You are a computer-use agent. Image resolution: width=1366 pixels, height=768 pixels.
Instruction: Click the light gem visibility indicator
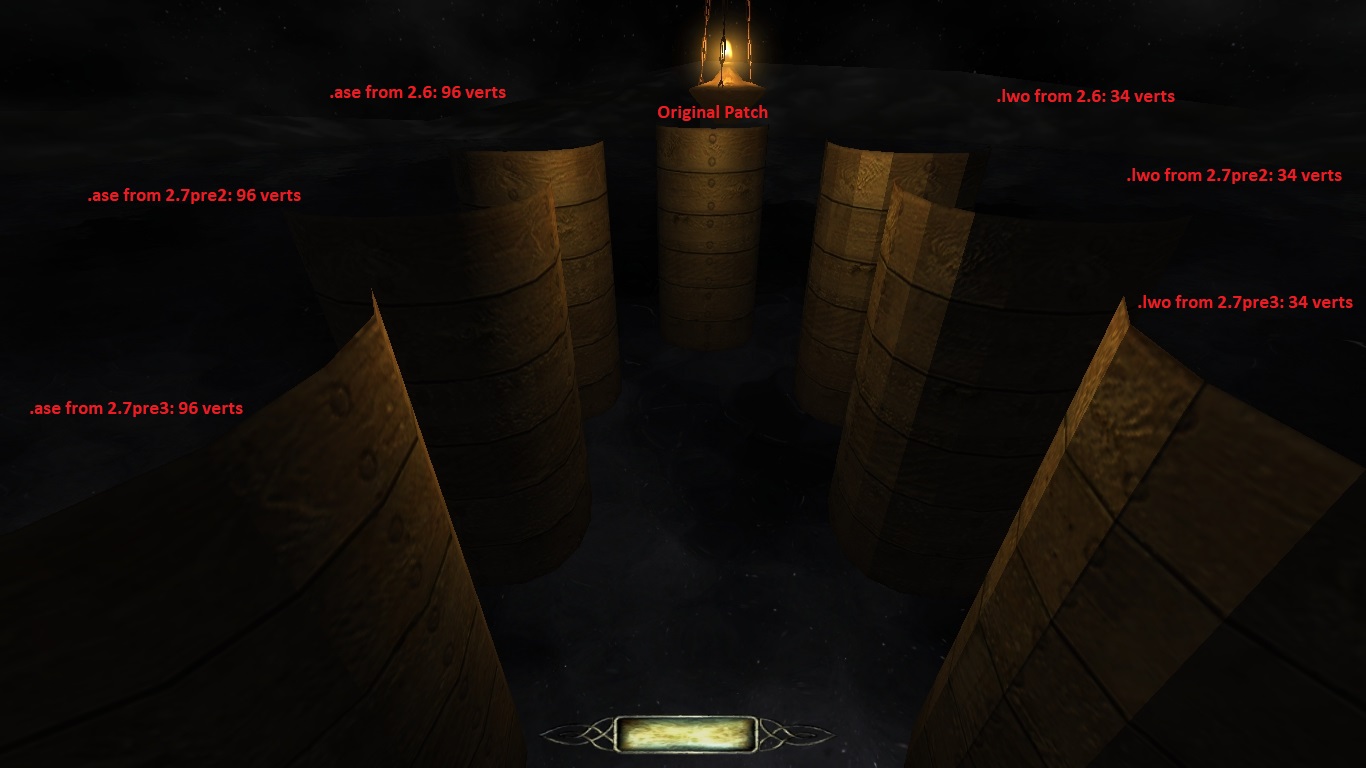(685, 734)
